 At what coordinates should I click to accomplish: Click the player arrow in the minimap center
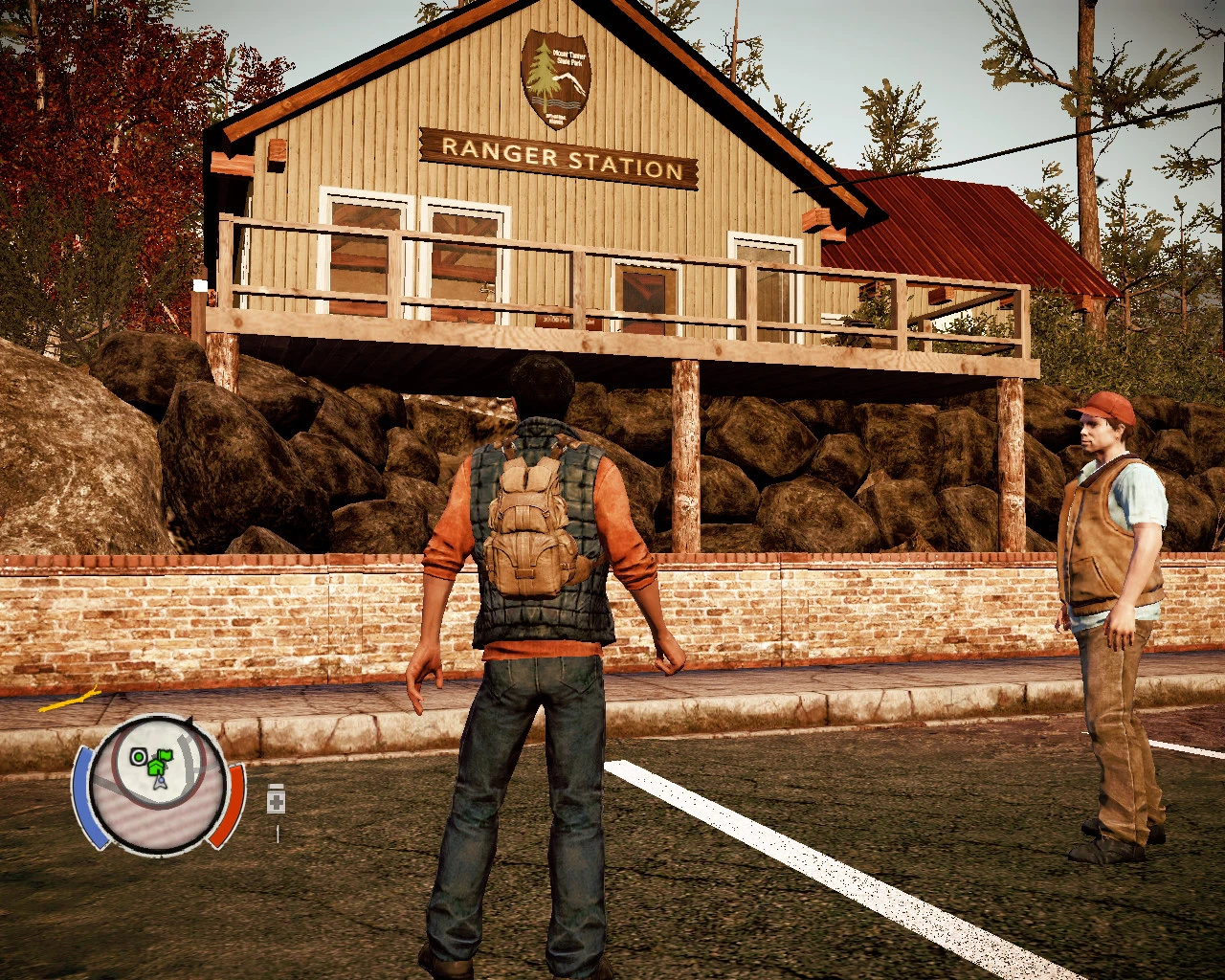tap(161, 783)
